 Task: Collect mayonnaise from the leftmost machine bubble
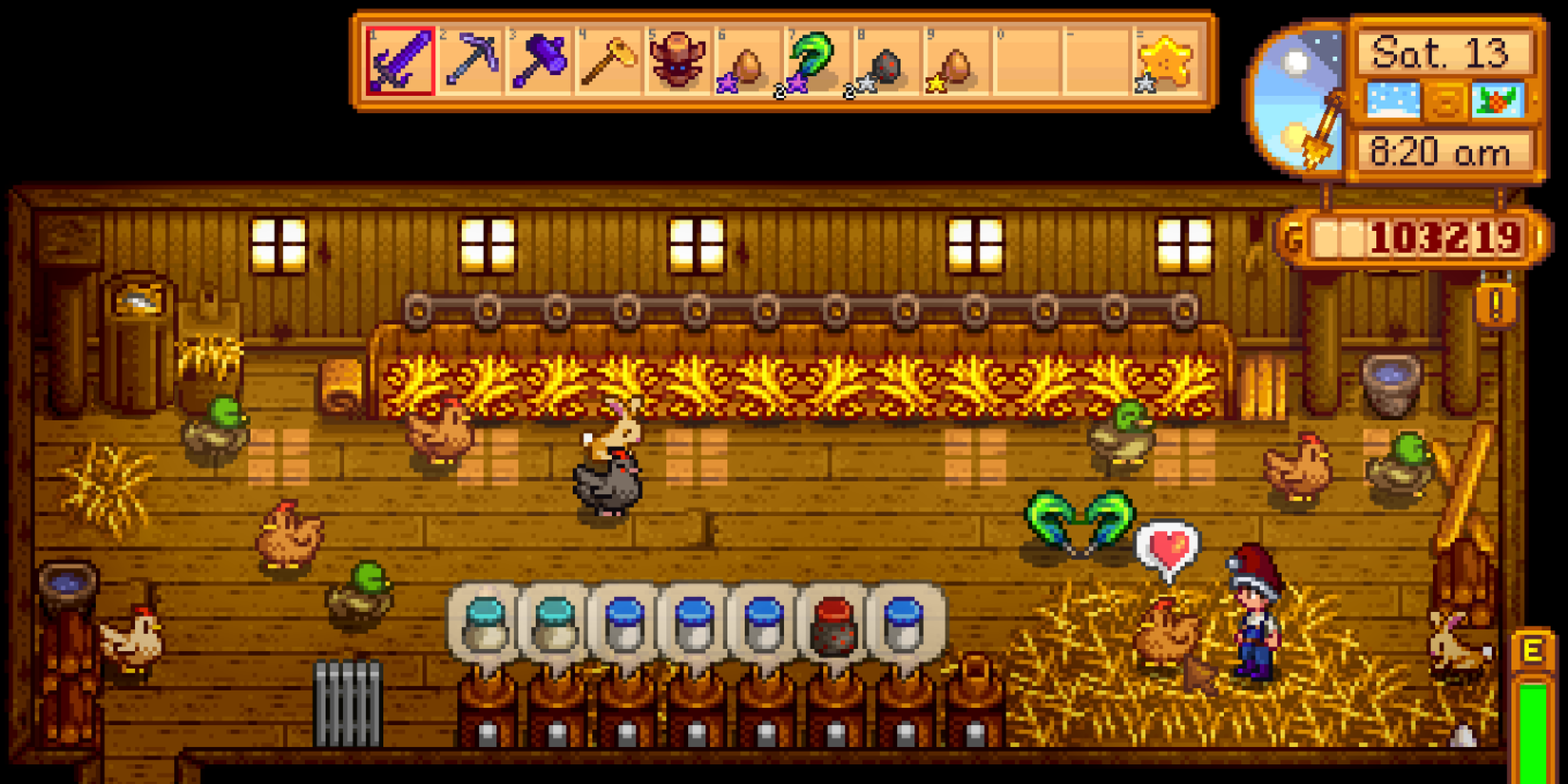point(487,622)
